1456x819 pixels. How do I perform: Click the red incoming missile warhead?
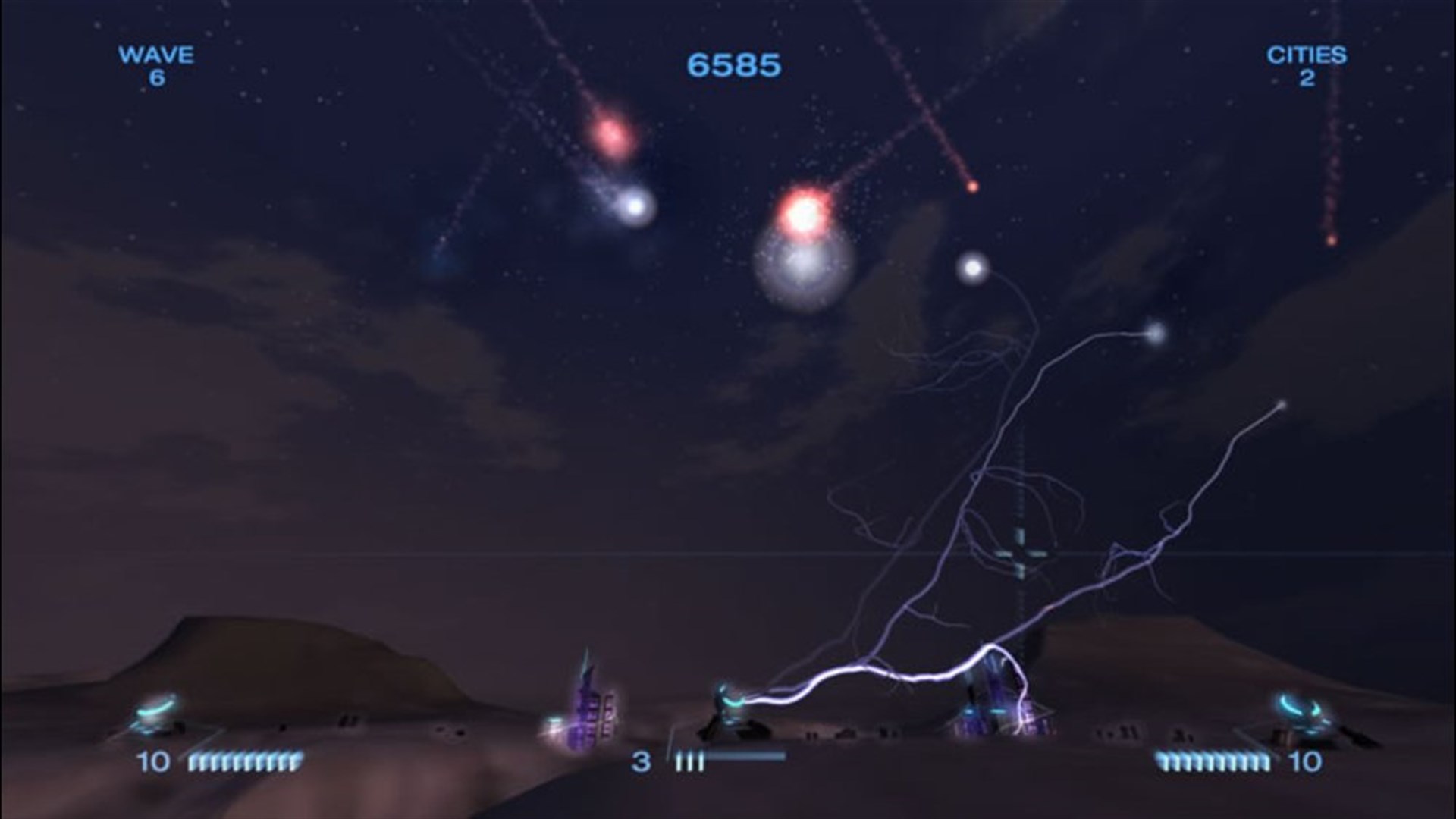point(973,187)
